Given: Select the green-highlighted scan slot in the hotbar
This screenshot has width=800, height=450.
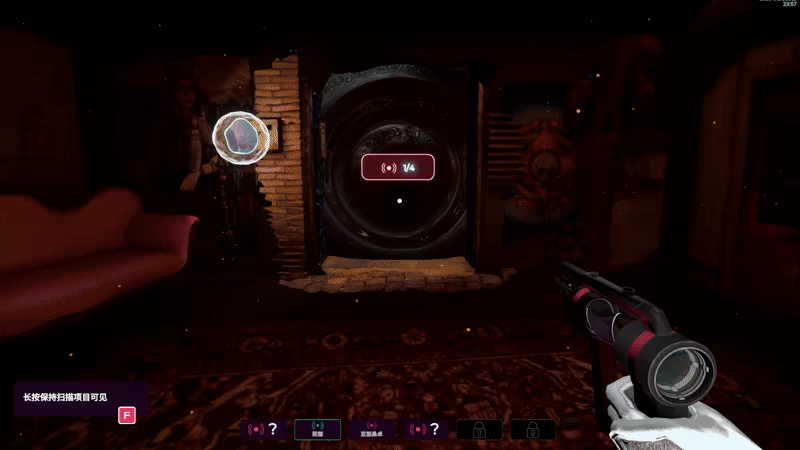Looking at the screenshot, I should click(316, 429).
